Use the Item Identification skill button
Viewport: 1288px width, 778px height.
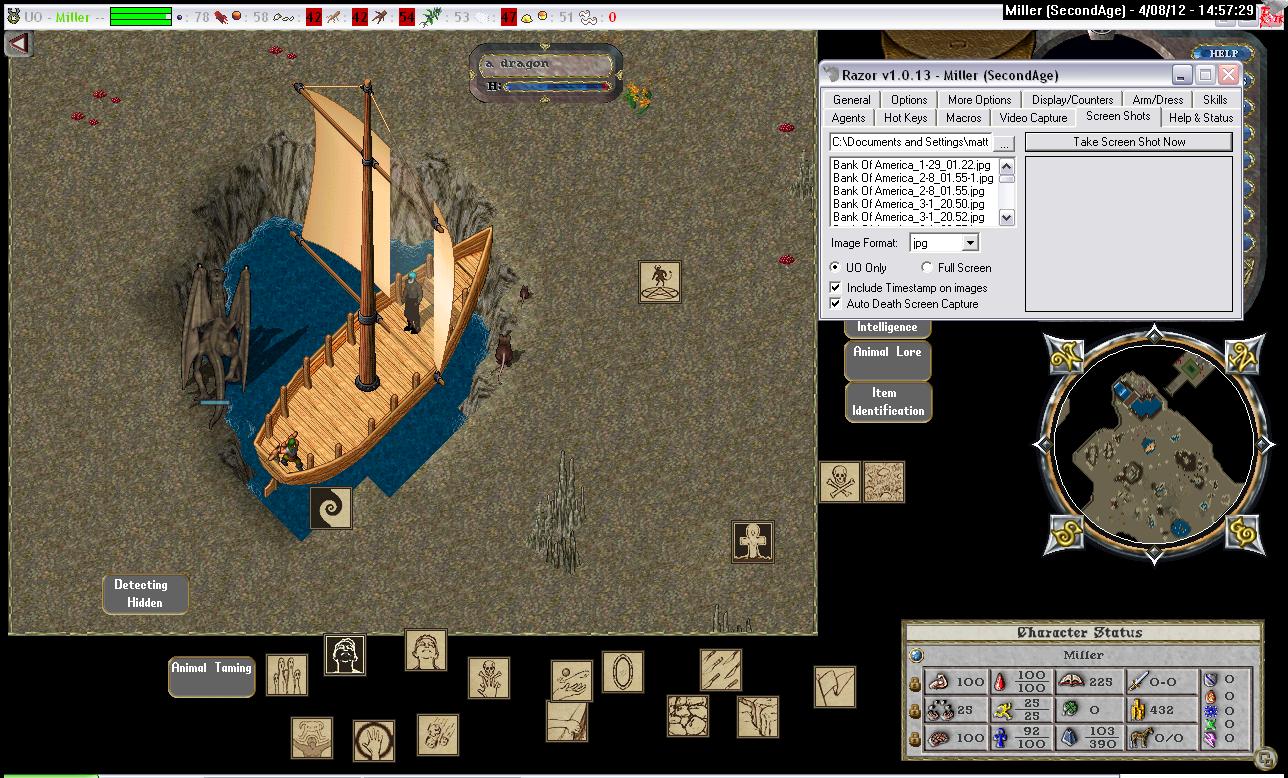coord(887,401)
